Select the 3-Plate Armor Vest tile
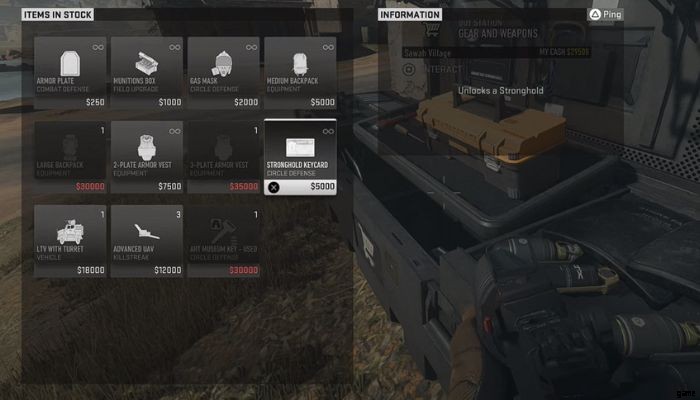 pyautogui.click(x=223, y=157)
